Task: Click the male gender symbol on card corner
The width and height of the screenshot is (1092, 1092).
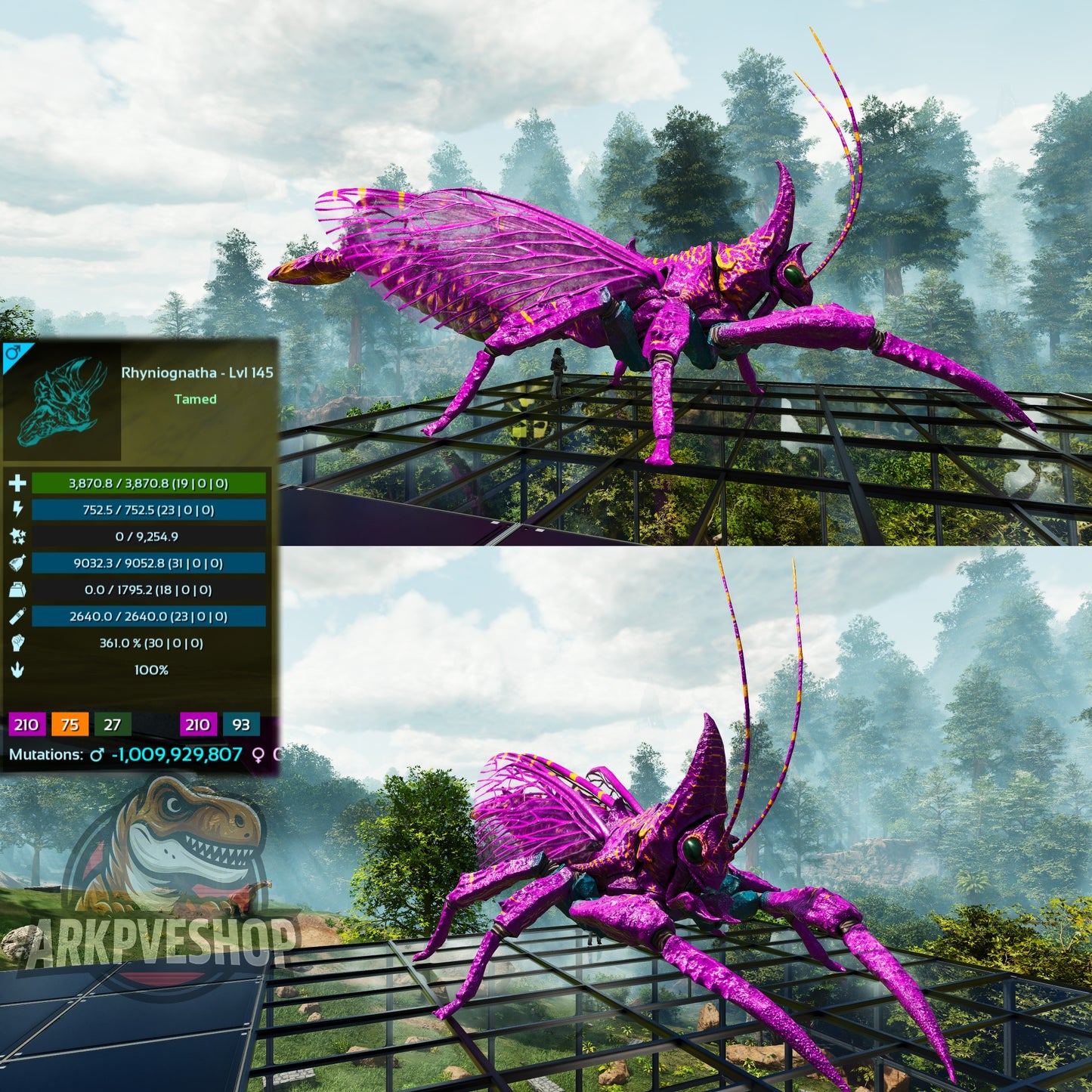Action: (x=13, y=353)
